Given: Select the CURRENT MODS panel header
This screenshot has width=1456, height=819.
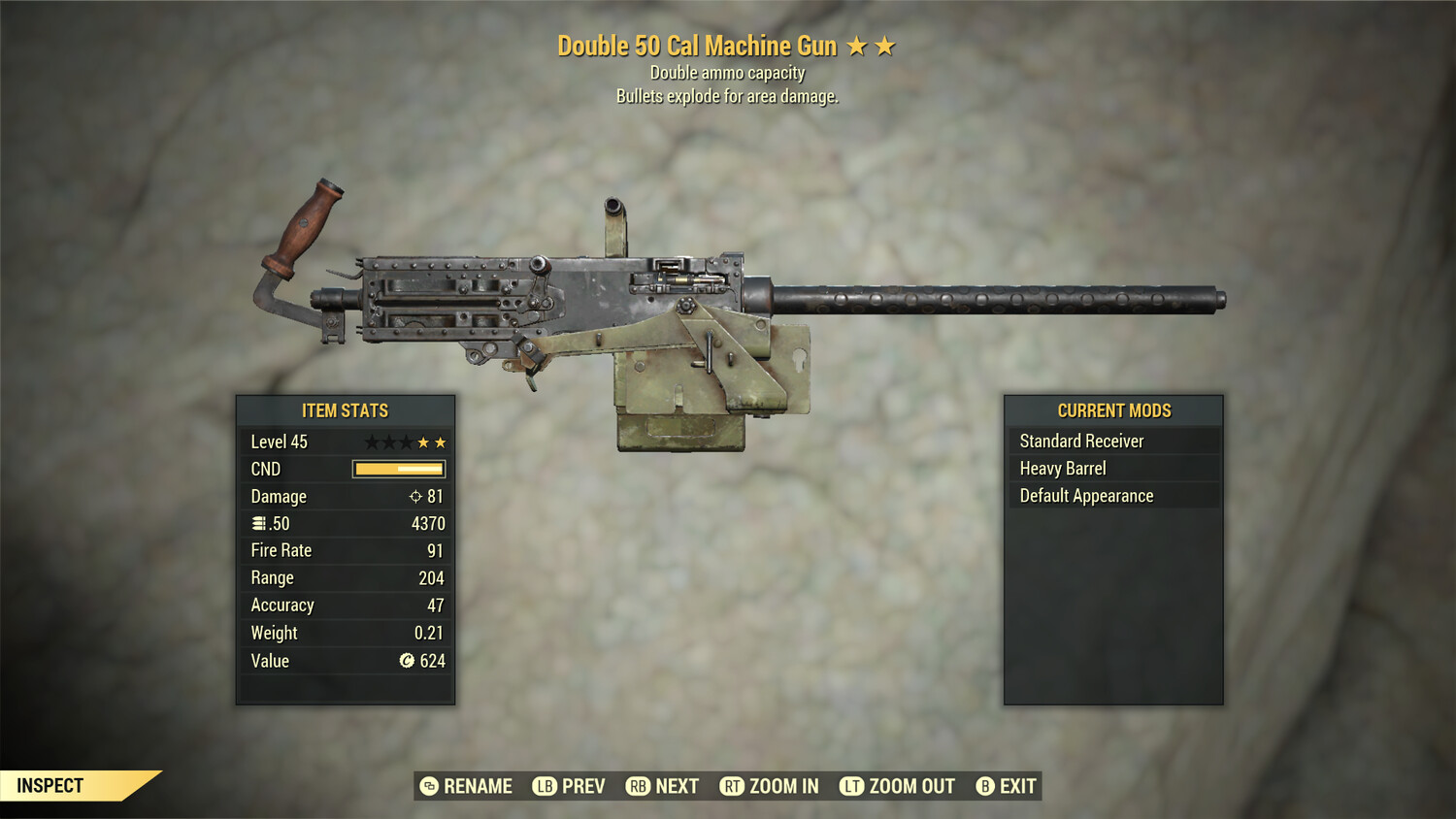Looking at the screenshot, I should [x=1113, y=409].
